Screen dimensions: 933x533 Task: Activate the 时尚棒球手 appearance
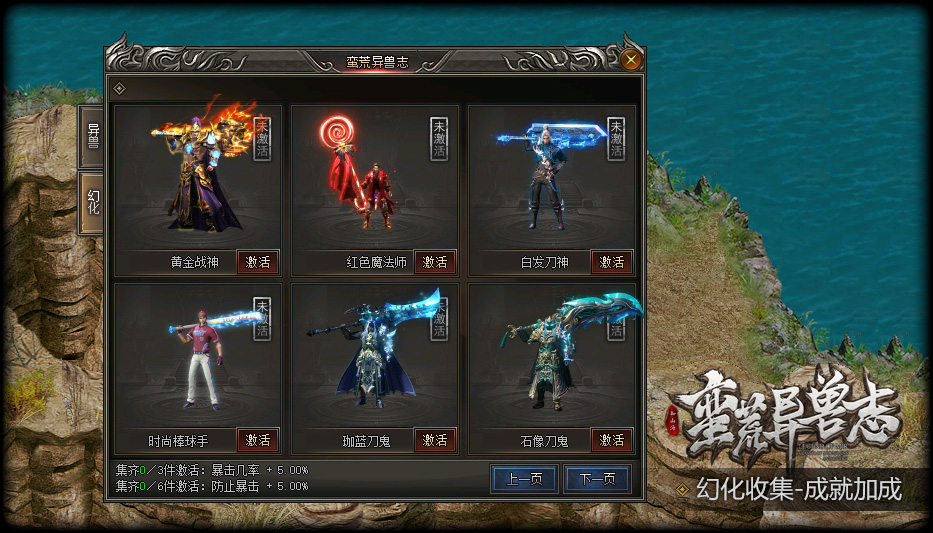[258, 440]
